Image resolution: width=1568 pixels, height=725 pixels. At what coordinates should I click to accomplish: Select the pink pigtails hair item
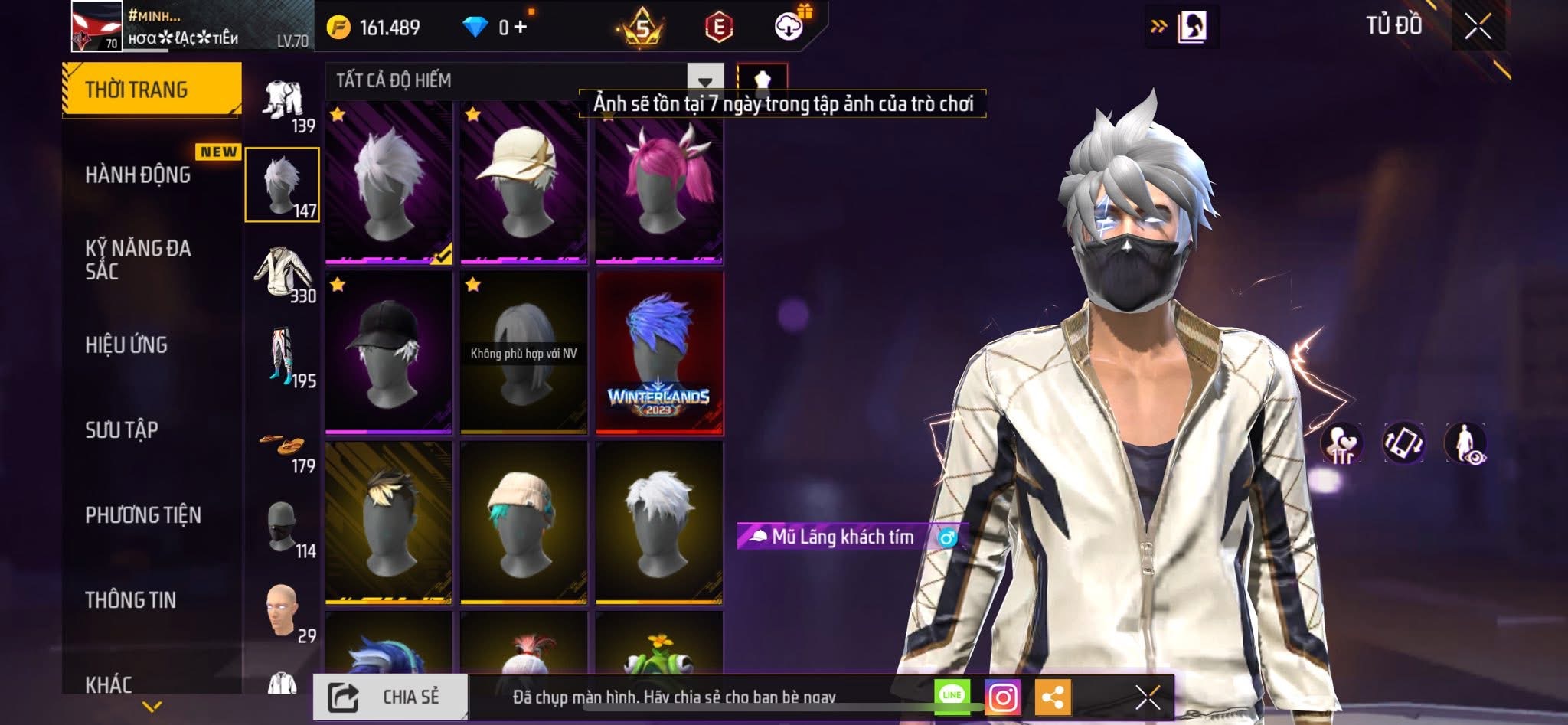pyautogui.click(x=659, y=185)
